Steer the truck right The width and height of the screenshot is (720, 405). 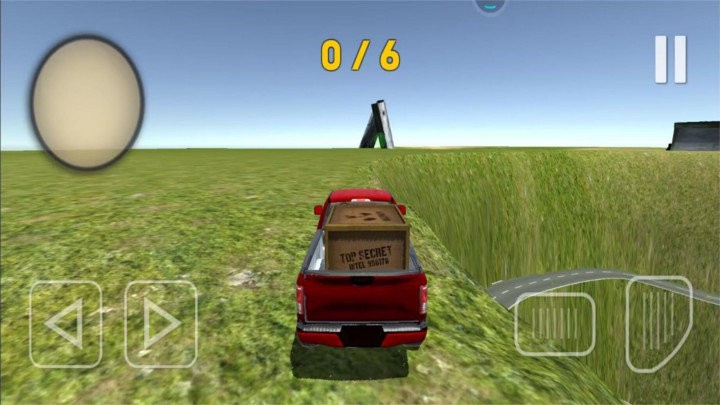tap(160, 324)
